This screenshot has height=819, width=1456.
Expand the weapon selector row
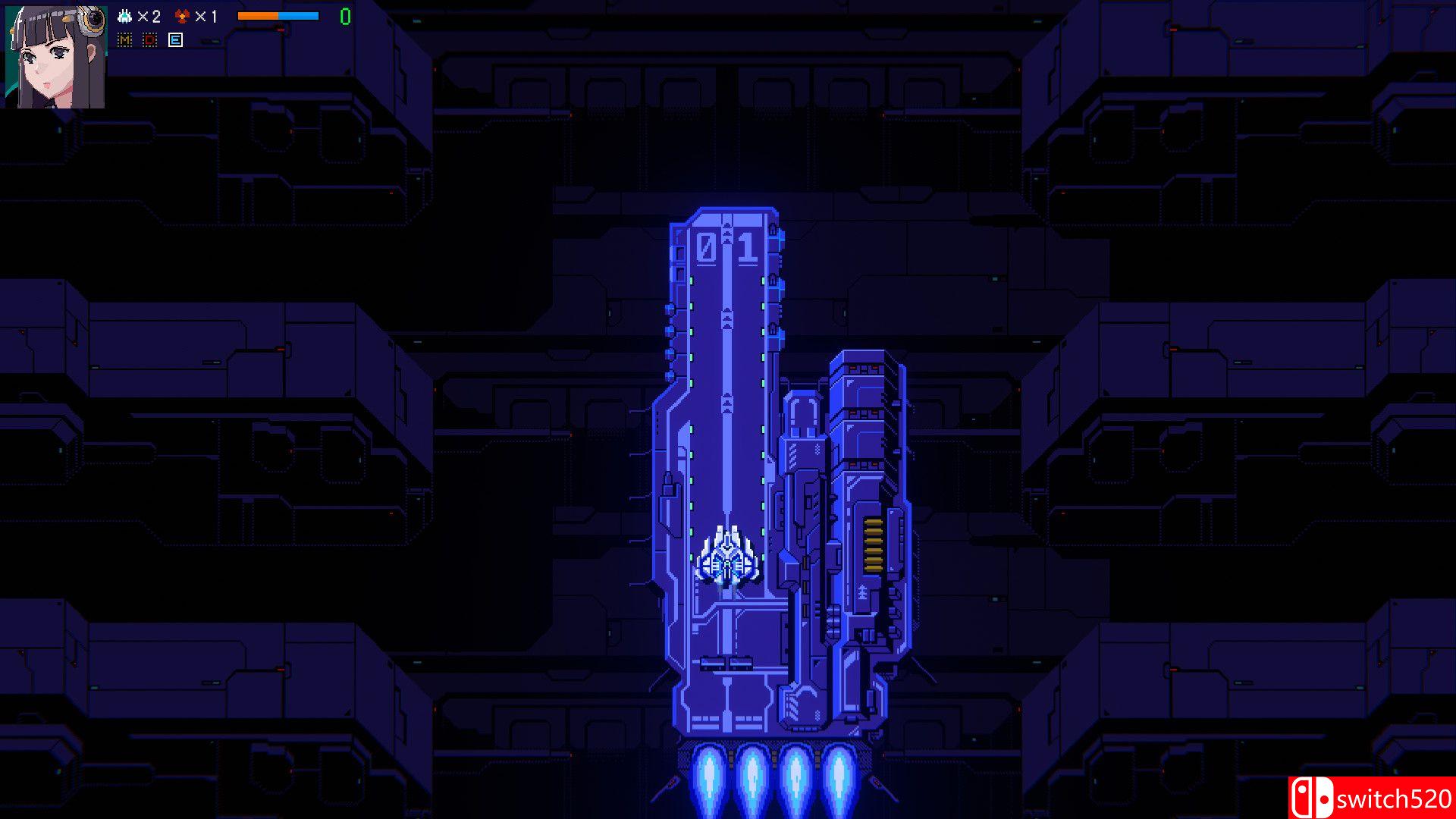(149, 39)
